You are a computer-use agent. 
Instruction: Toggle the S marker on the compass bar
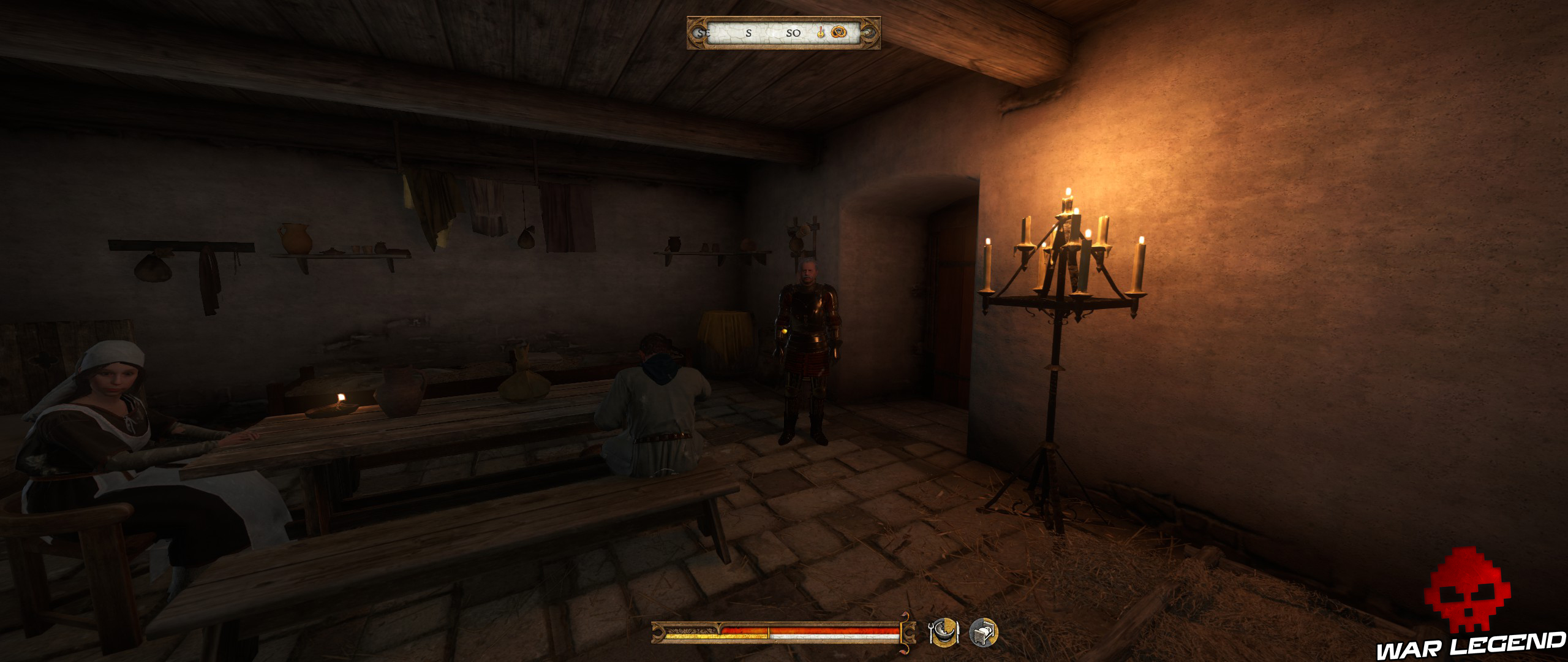[748, 34]
